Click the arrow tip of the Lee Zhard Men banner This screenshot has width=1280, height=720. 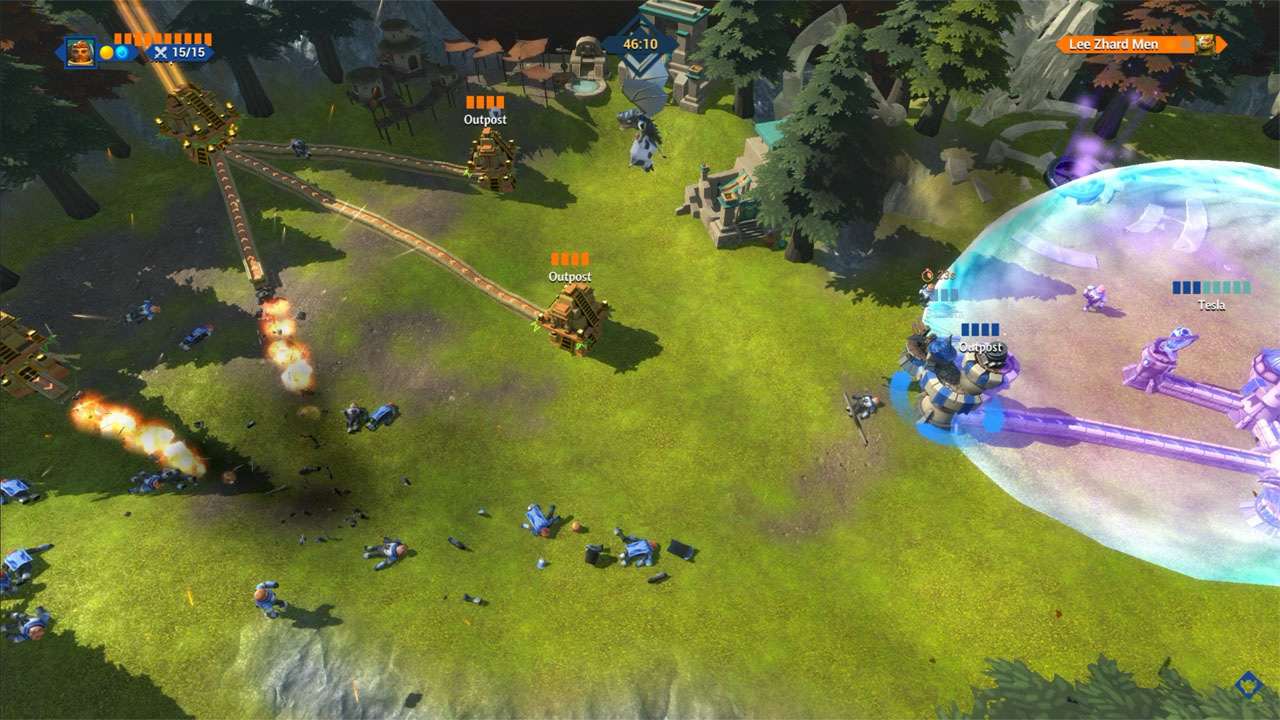[1223, 43]
